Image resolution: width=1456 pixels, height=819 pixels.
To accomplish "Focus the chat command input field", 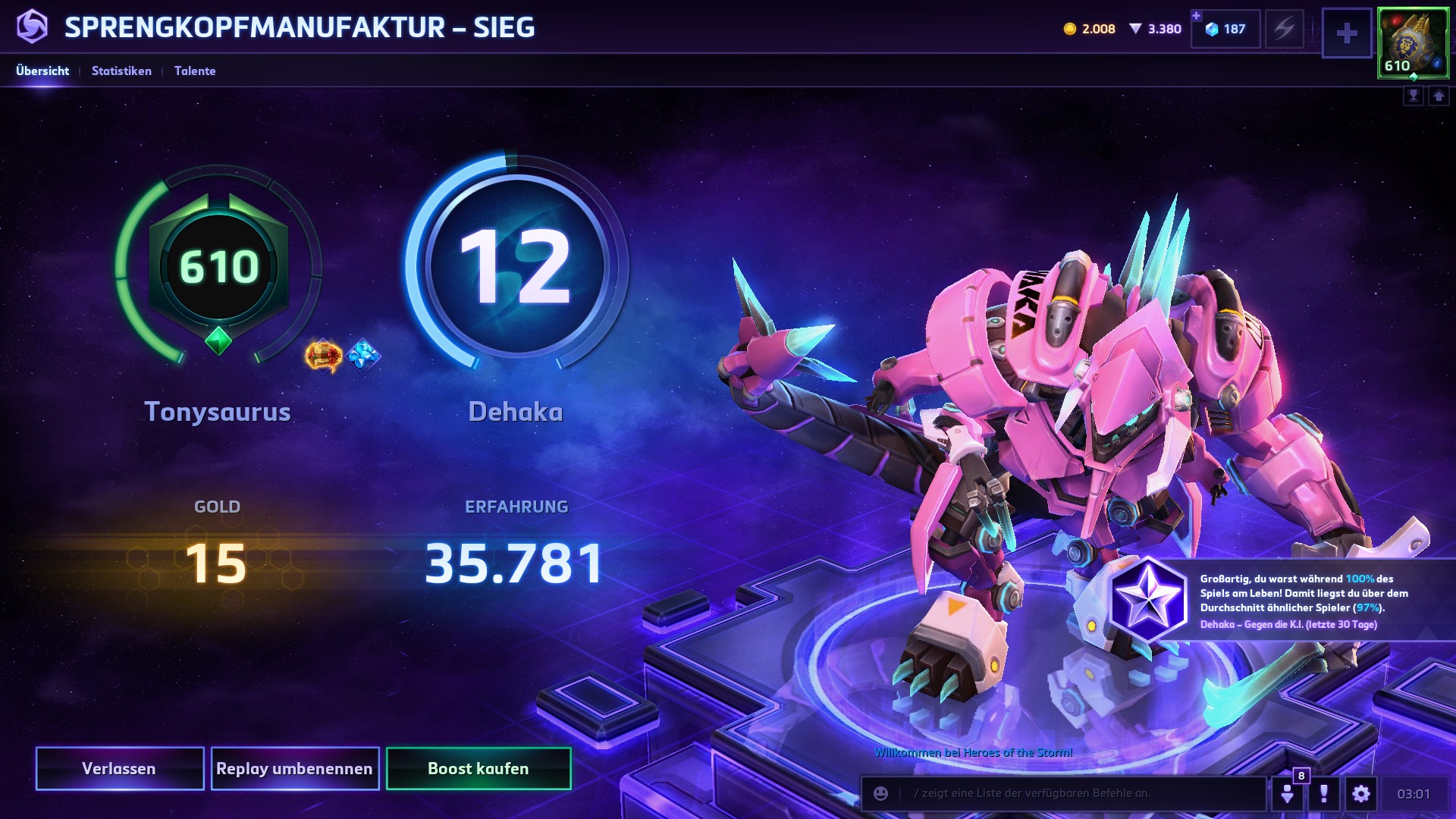I will (1077, 793).
